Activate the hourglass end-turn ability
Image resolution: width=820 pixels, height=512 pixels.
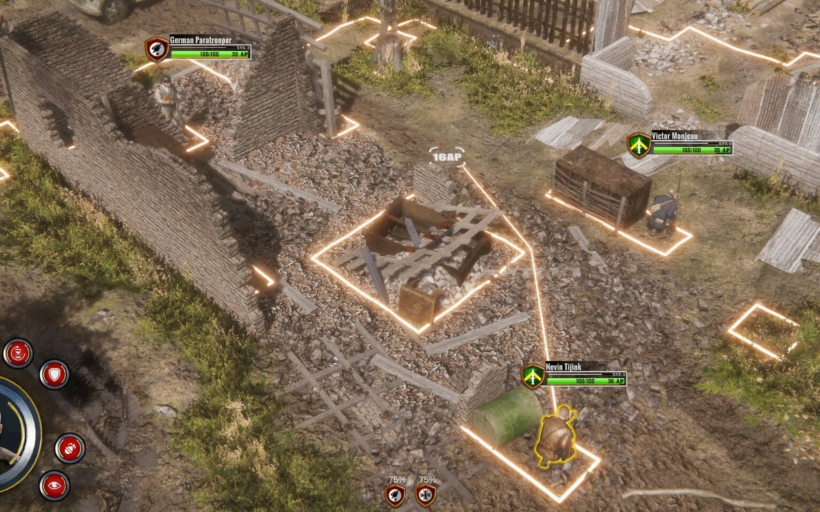point(18,352)
